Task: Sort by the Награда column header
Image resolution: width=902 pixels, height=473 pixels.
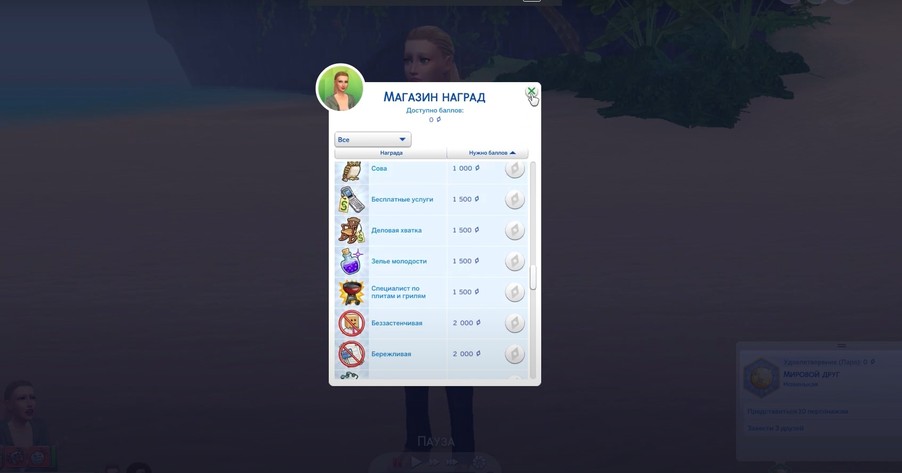Action: click(391, 153)
